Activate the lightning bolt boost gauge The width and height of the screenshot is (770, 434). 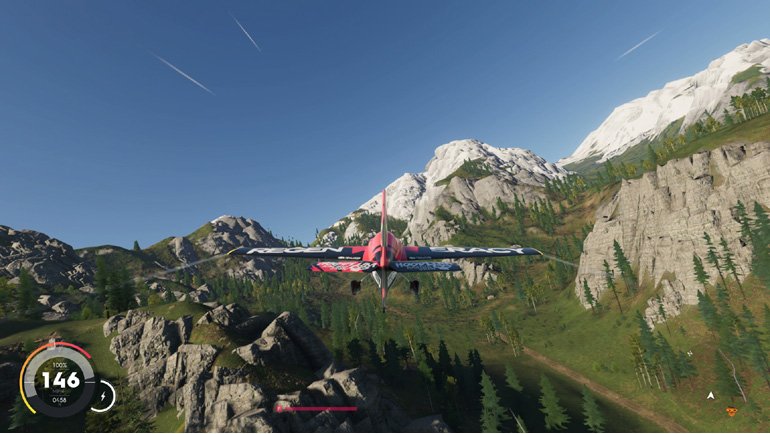(x=102, y=396)
